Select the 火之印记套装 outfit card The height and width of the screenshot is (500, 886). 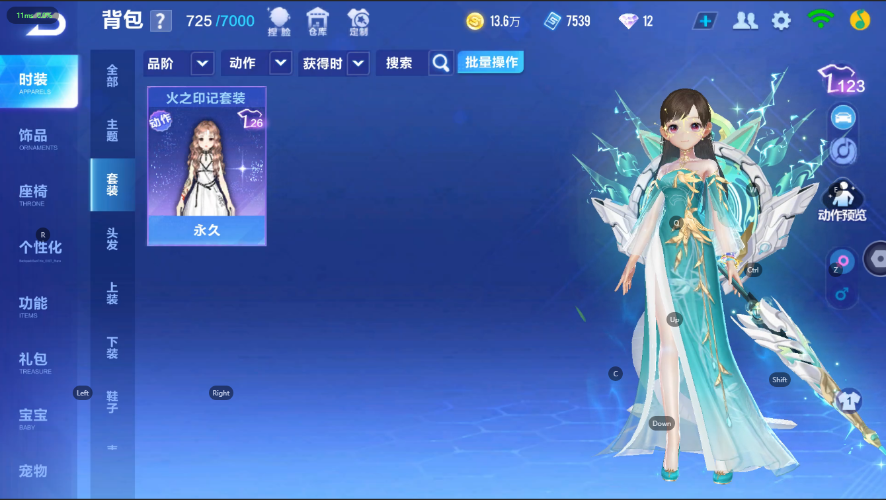coord(207,165)
